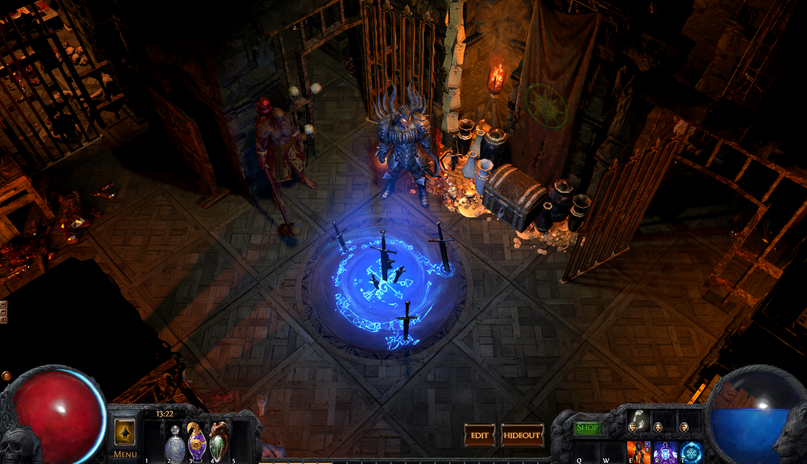
Task: Use the green ram-horned flask
Action: click(x=219, y=438)
